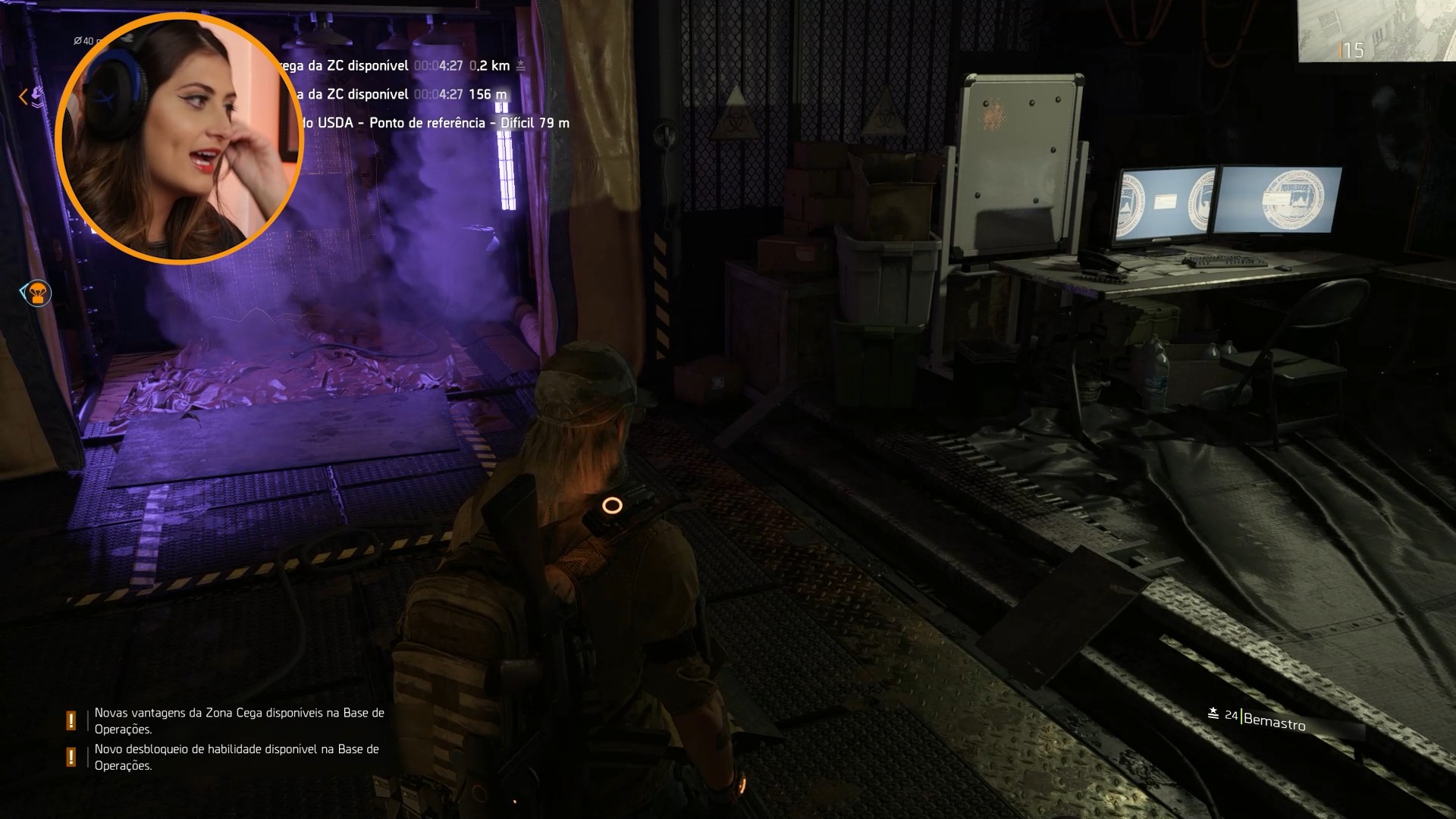This screenshot has height=819, width=1456.
Task: Open the minimap in the corner
Action: pyautogui.click(x=1376, y=30)
